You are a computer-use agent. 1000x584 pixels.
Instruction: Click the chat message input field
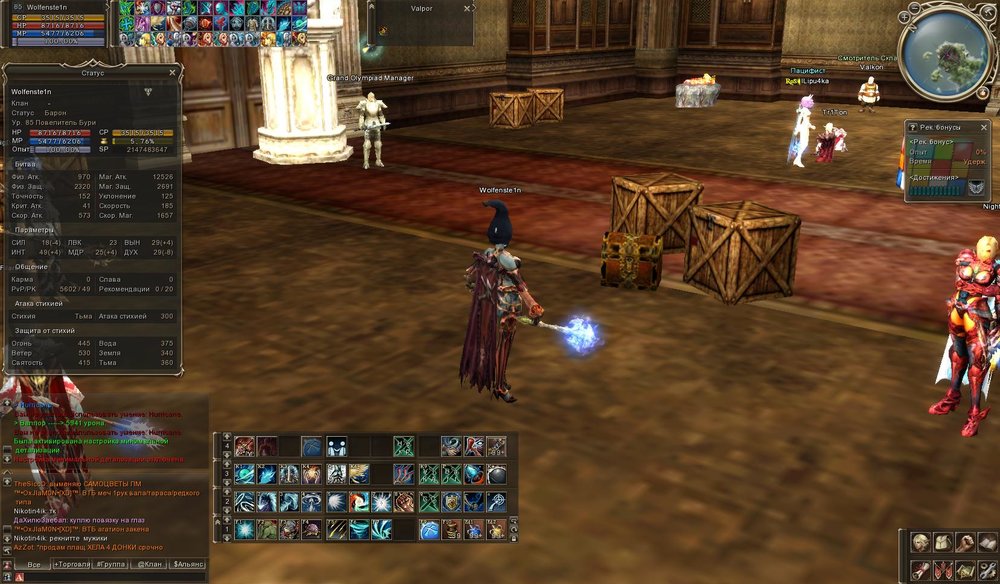click(110, 577)
